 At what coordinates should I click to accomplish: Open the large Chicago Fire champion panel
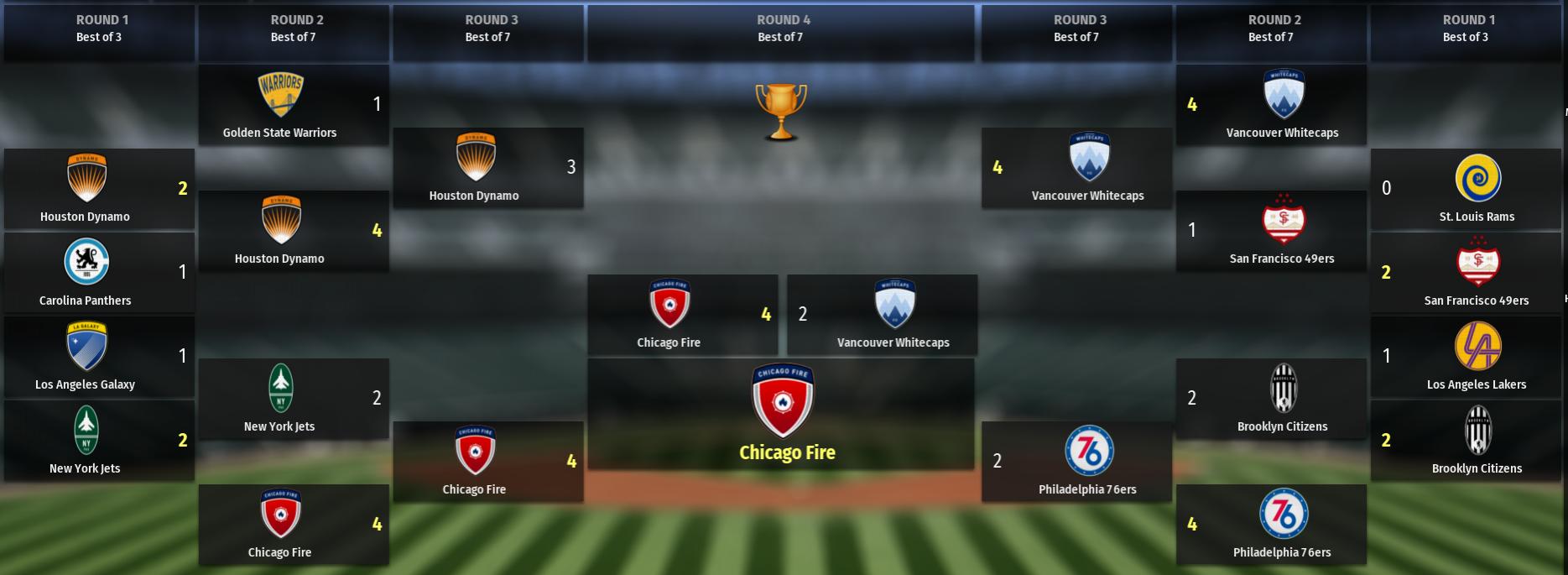[x=781, y=414]
